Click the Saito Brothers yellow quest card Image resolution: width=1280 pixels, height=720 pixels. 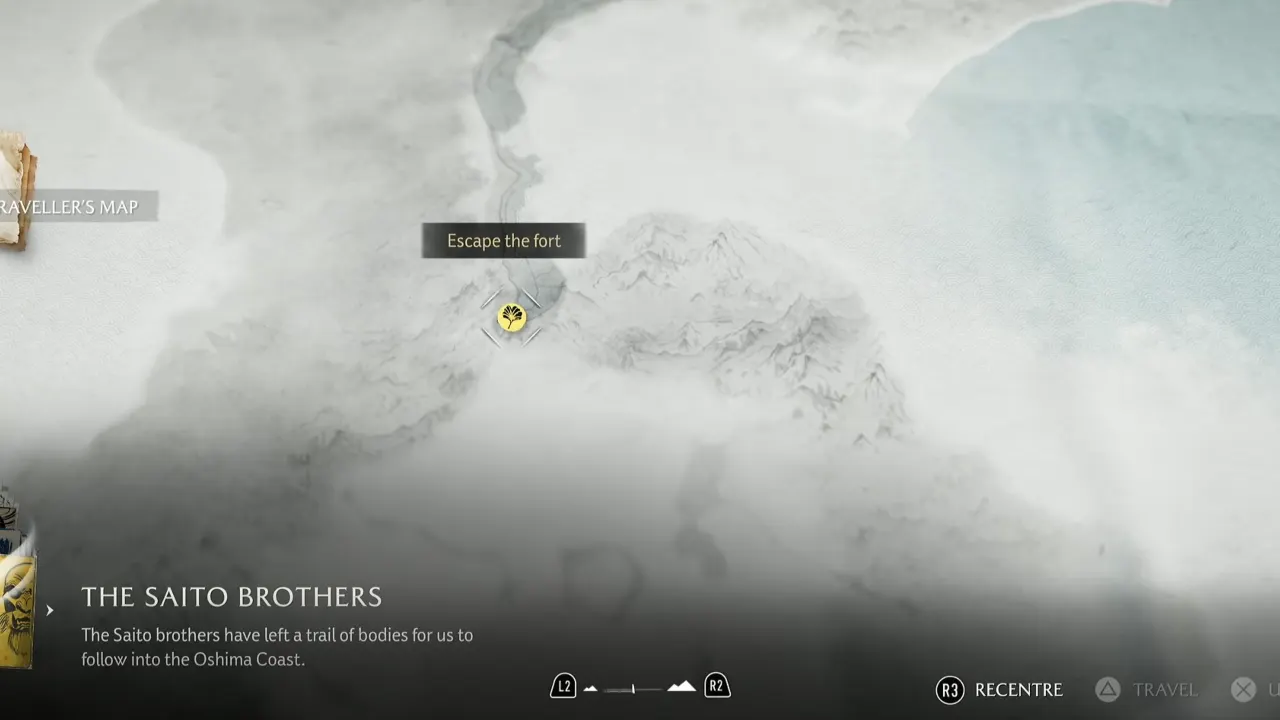click(18, 610)
